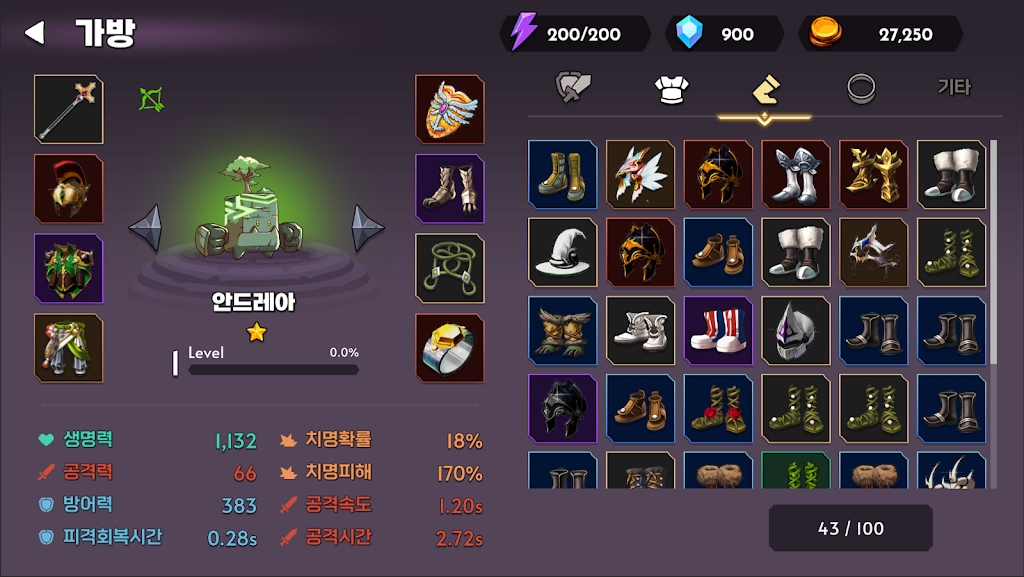Switch to the weapon and shield tab

point(575,88)
